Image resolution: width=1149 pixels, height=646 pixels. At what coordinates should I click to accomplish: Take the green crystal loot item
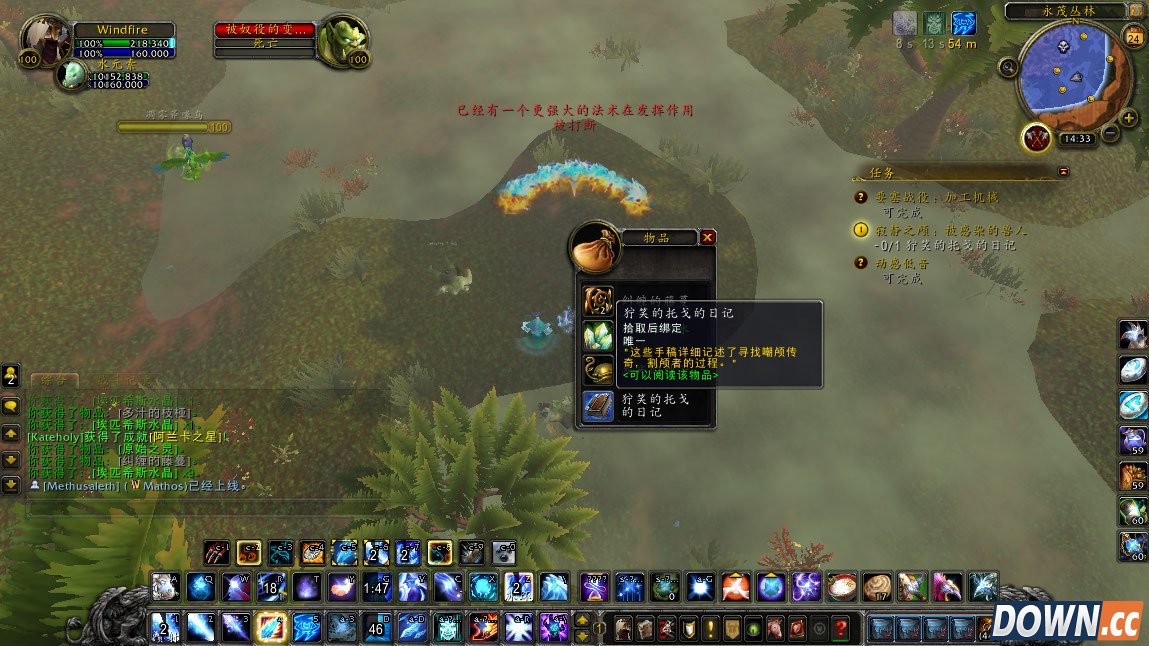click(x=599, y=335)
